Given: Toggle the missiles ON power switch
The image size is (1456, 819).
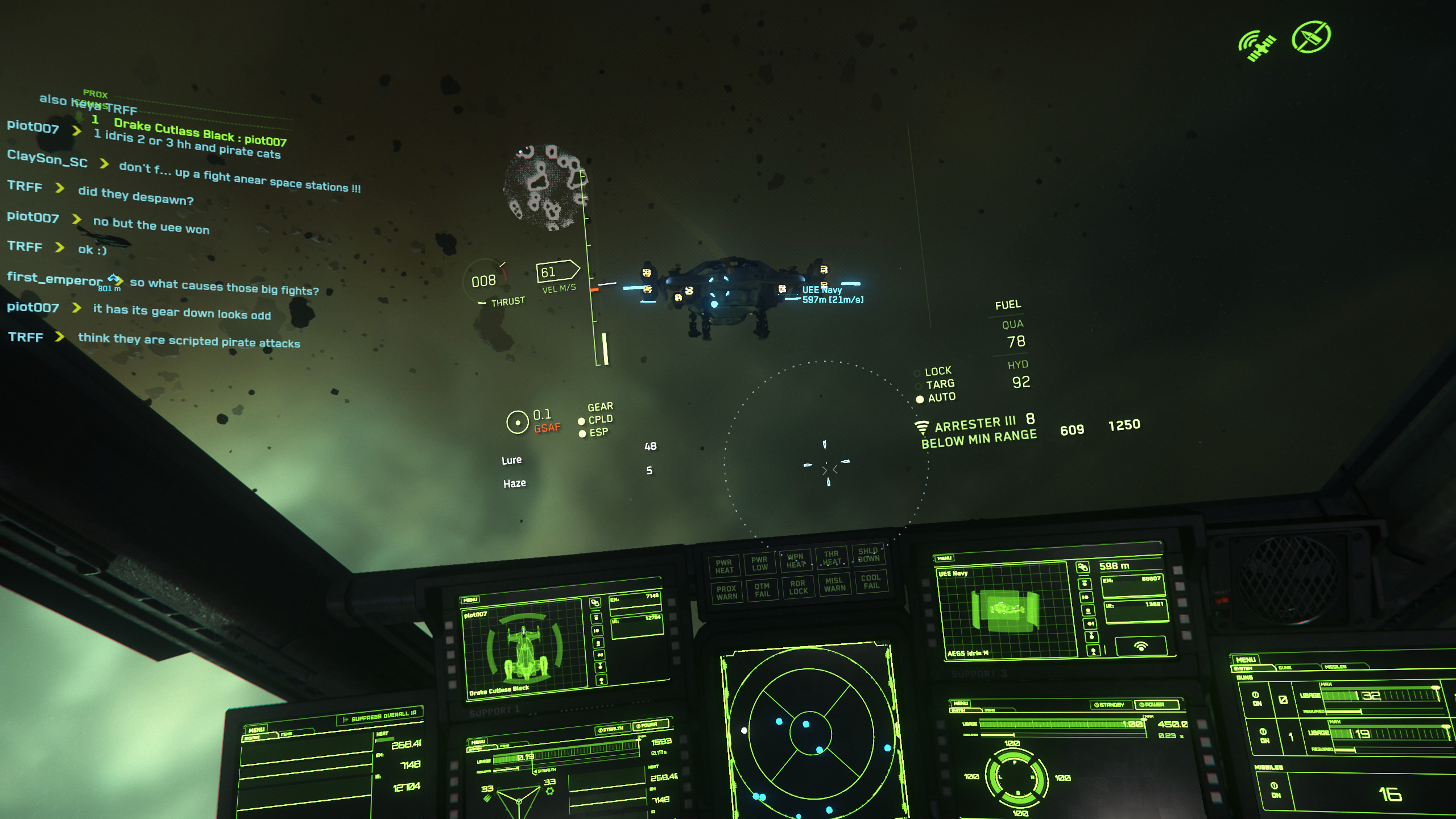Looking at the screenshot, I should point(1274,789).
